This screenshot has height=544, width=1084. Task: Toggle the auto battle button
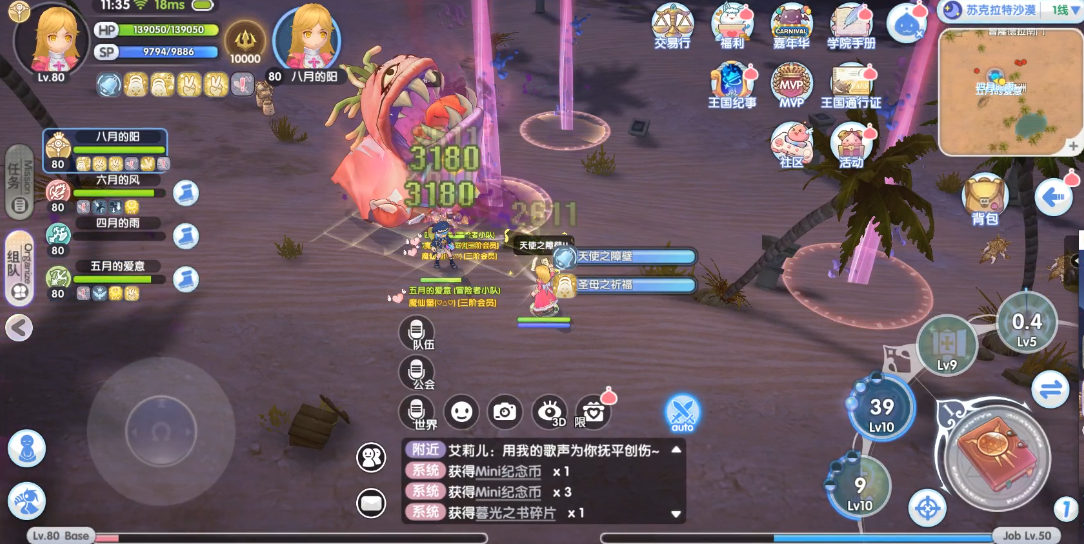[x=683, y=412]
